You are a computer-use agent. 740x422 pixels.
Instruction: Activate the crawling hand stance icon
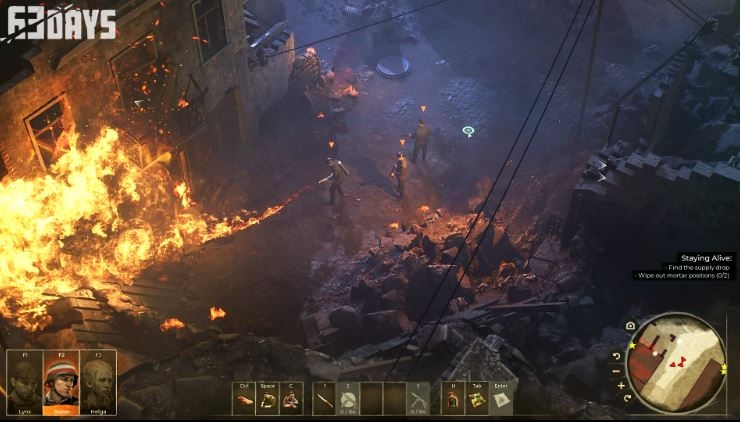point(245,400)
